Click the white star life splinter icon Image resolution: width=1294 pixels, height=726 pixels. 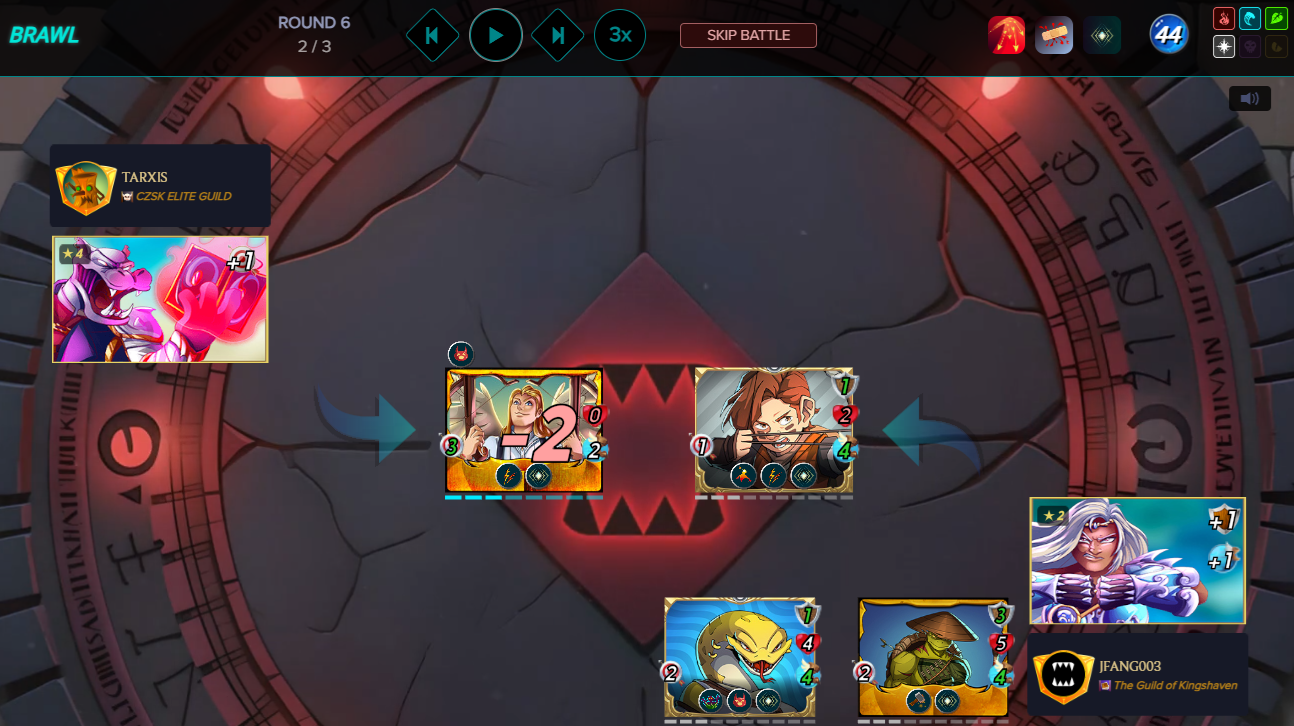[x=1224, y=46]
